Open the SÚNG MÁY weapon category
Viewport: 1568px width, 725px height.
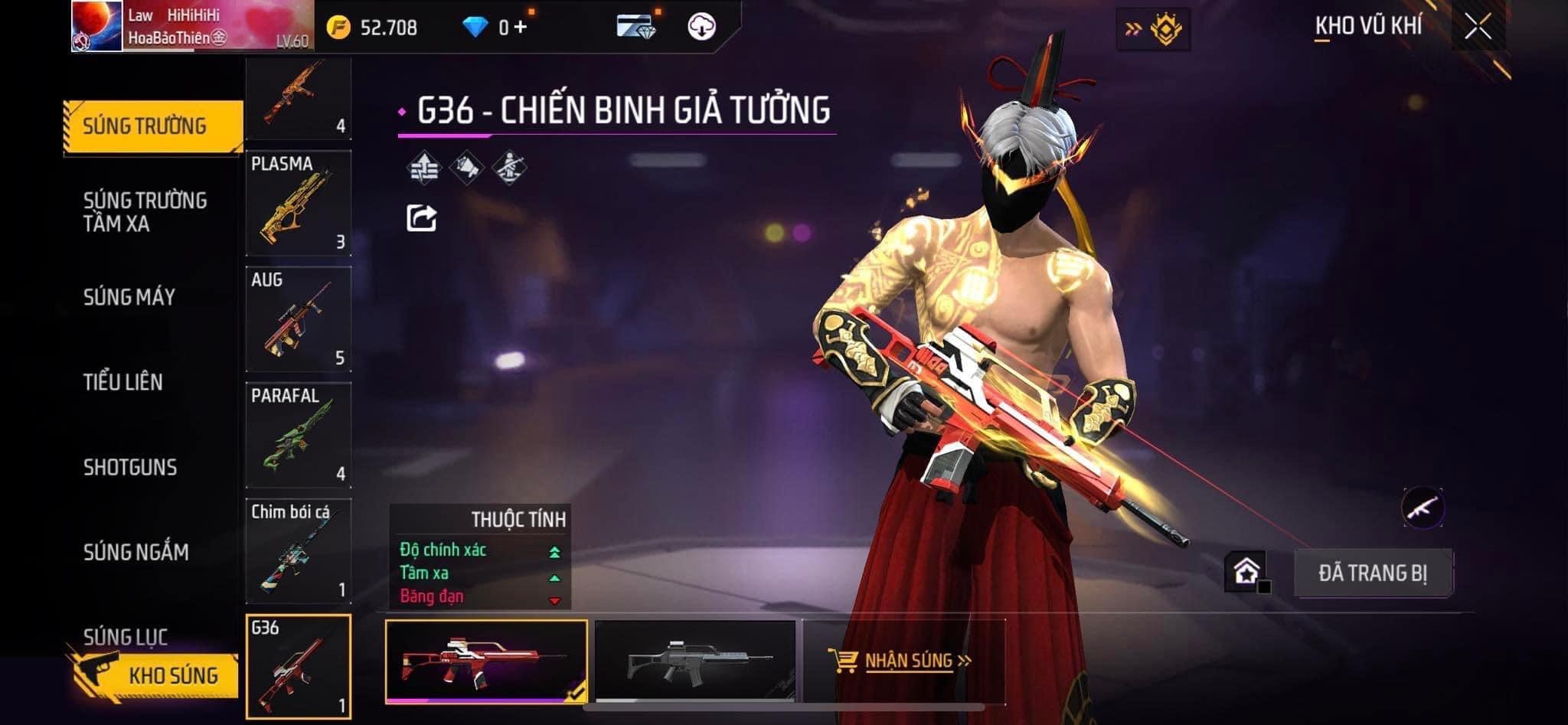pyautogui.click(x=129, y=297)
